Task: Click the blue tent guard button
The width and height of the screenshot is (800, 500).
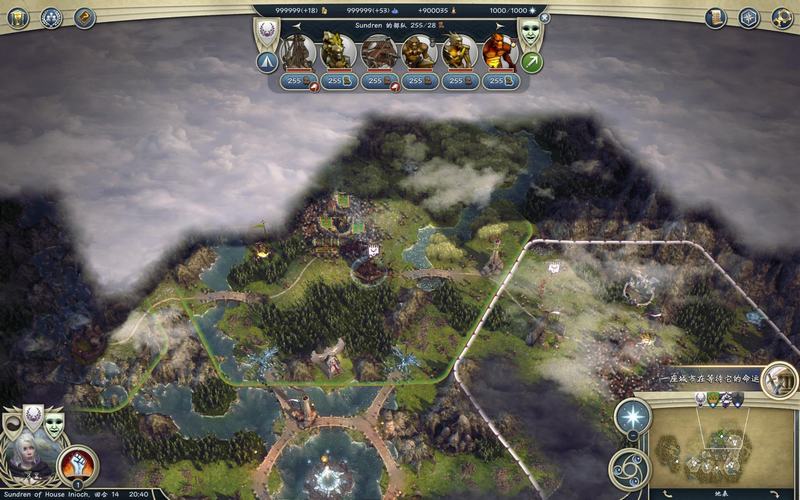Action: 267,63
